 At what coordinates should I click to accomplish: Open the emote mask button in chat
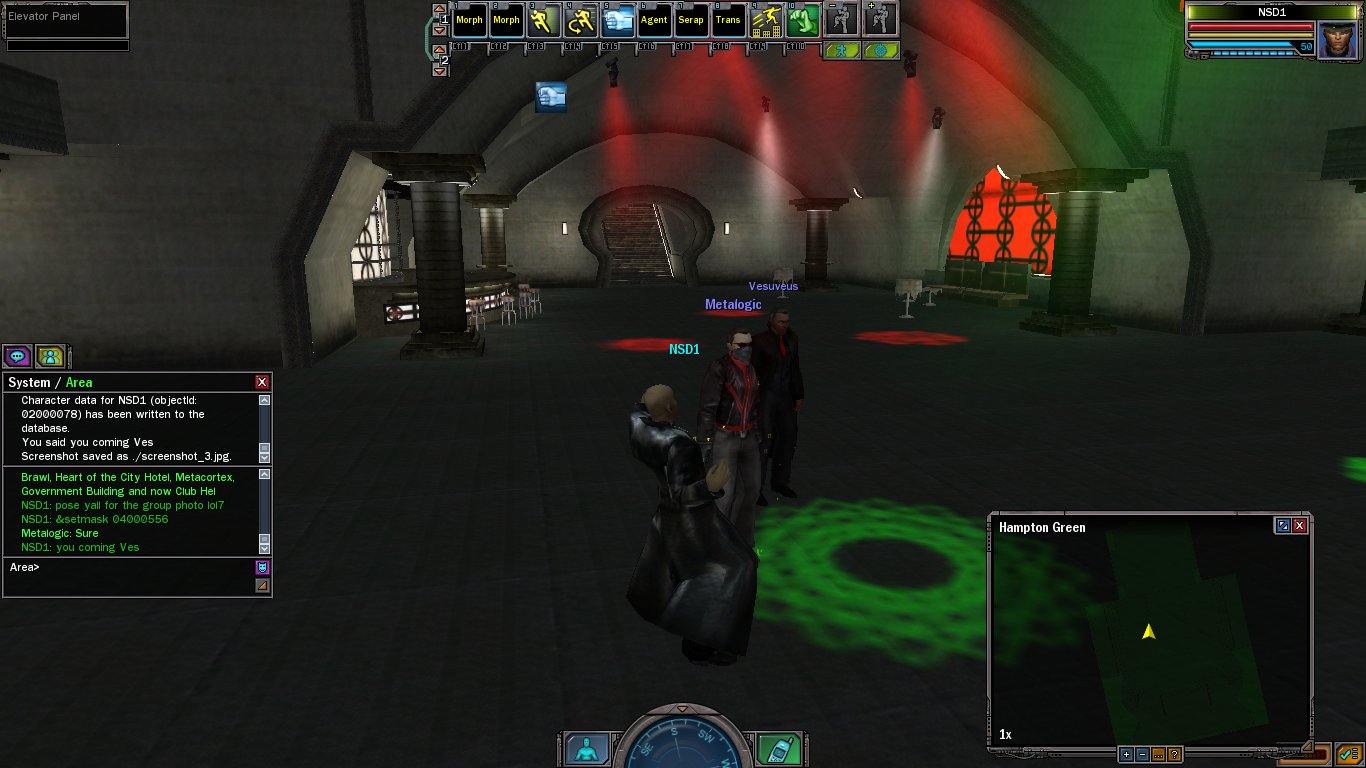pos(262,567)
